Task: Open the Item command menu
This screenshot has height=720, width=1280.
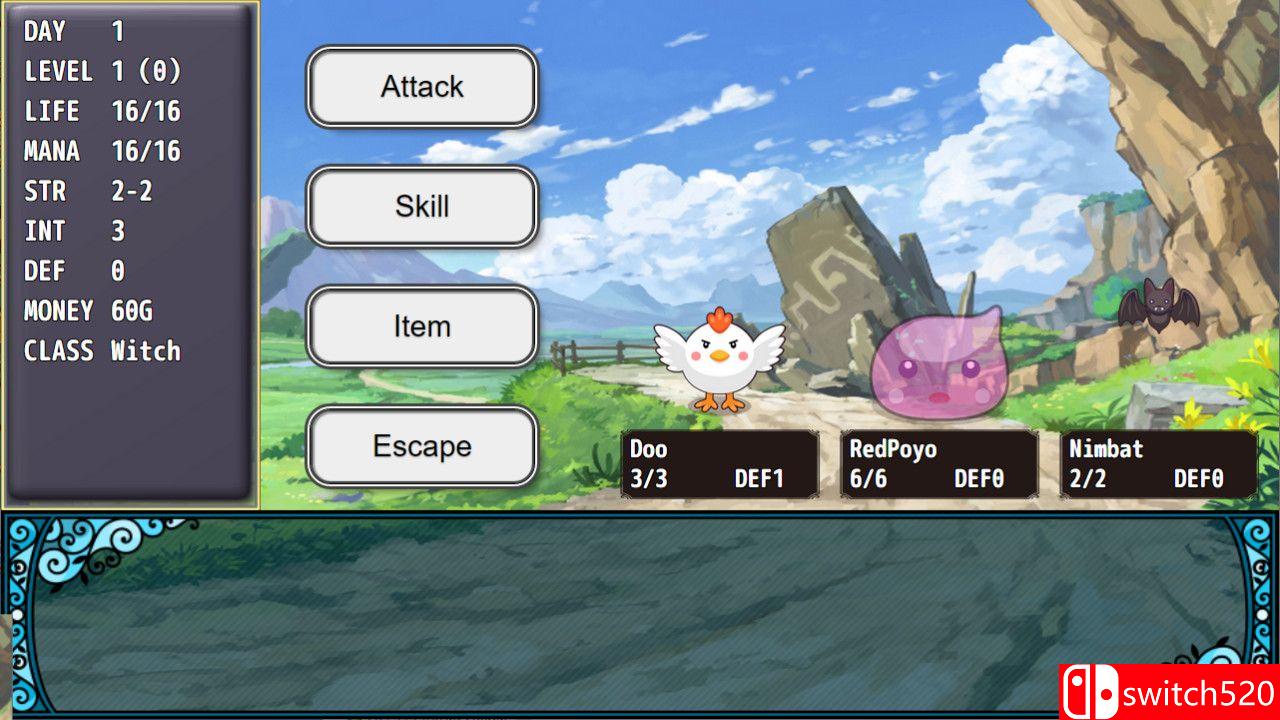Action: click(421, 326)
